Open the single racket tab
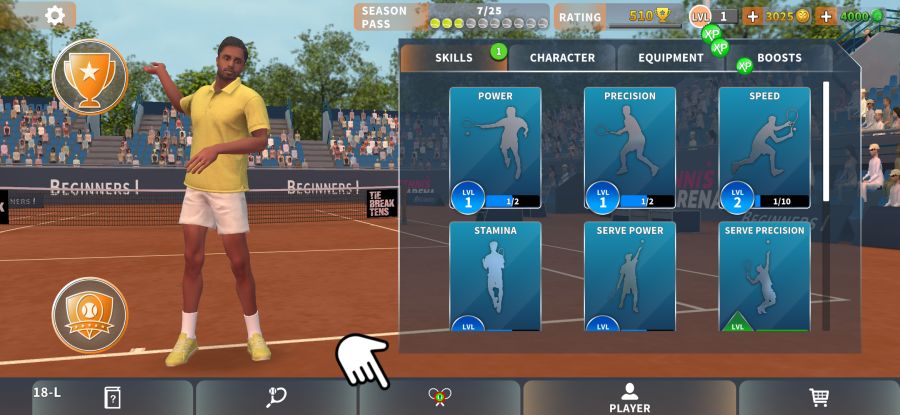This screenshot has height=415, width=900. click(x=277, y=397)
